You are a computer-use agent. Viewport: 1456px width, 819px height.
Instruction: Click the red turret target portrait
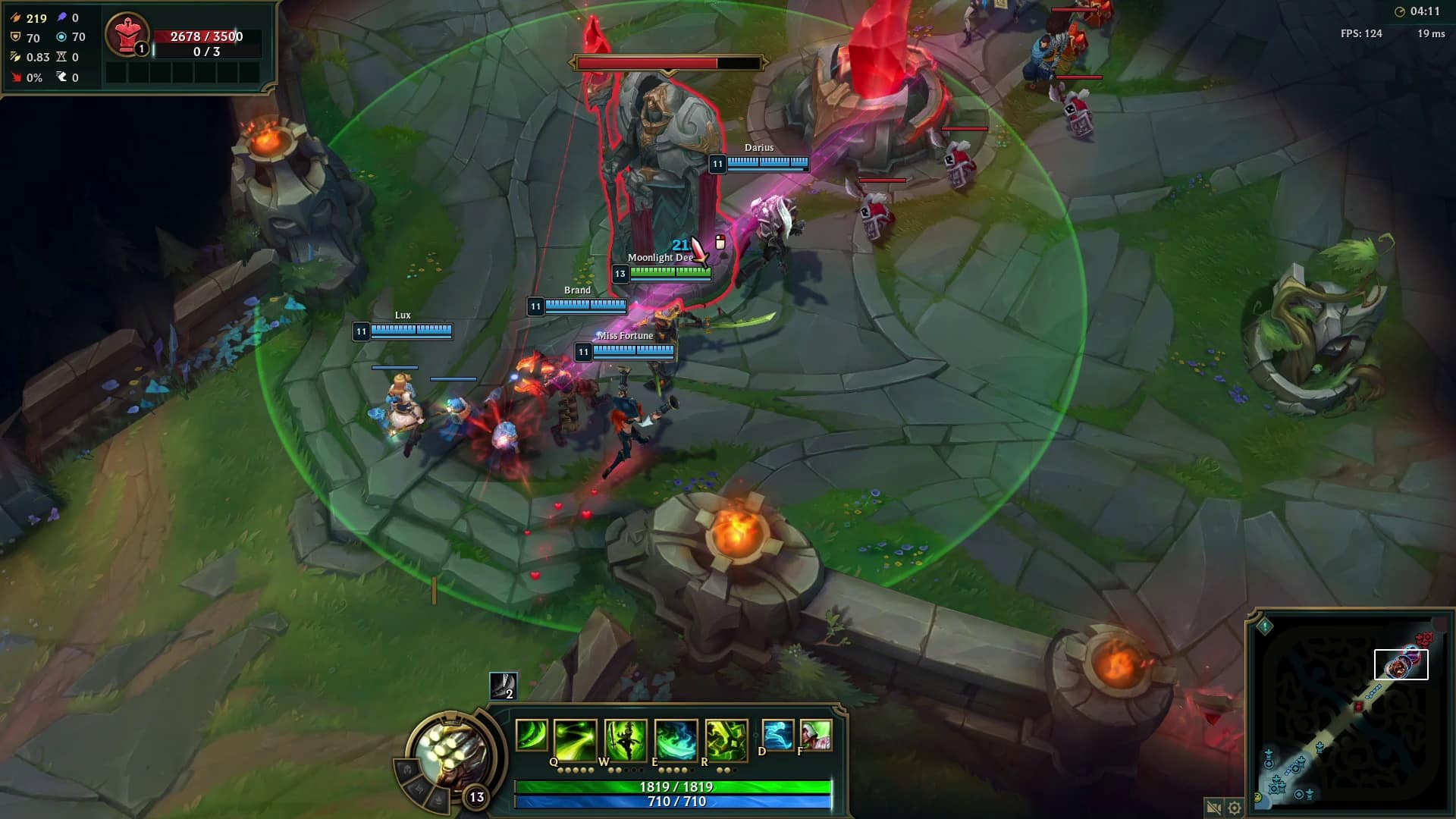pos(127,34)
